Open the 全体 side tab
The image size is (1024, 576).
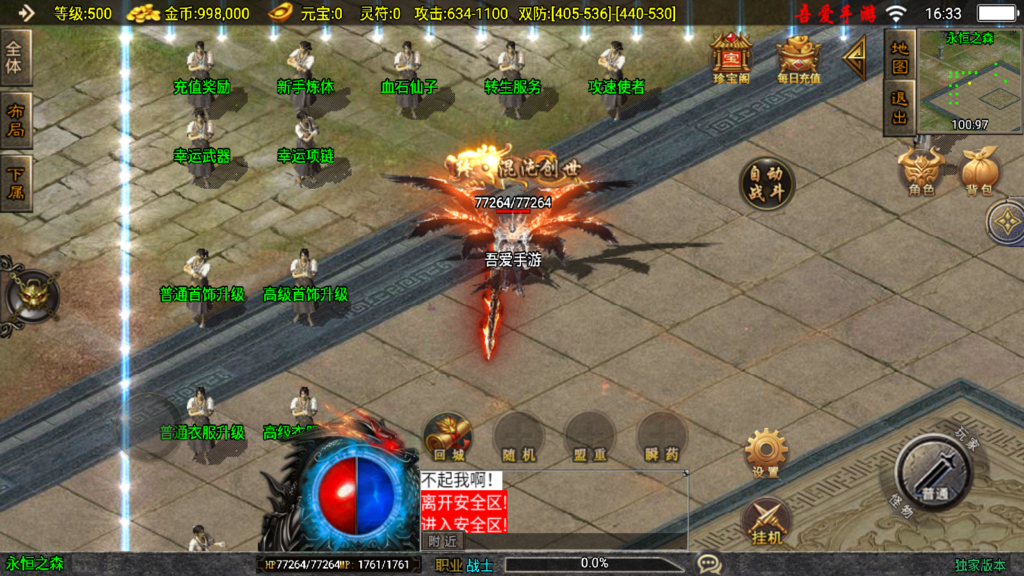click(x=18, y=57)
